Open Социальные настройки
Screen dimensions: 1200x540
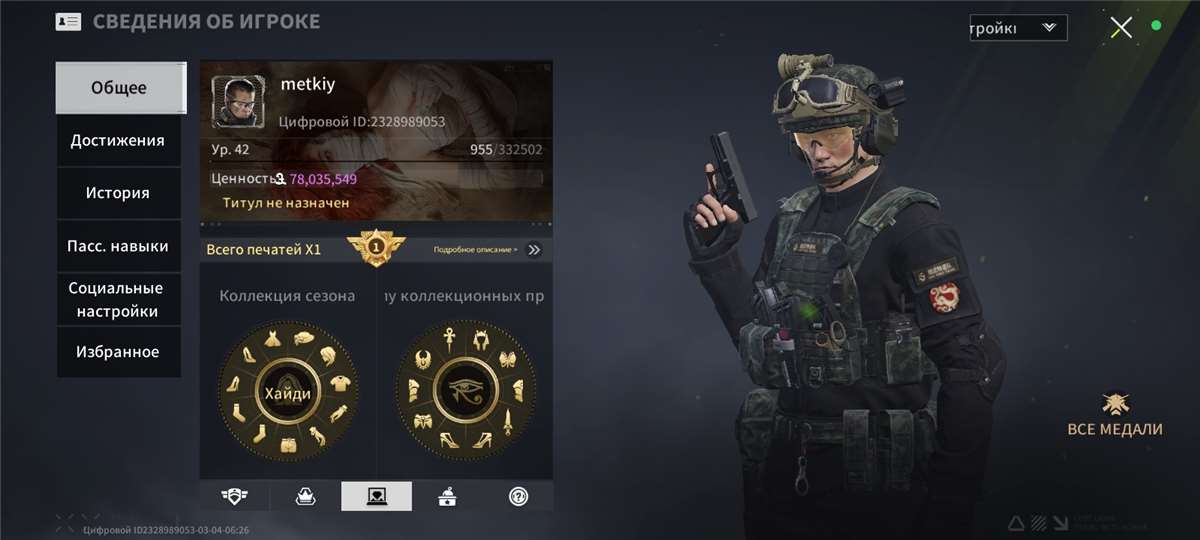point(116,300)
